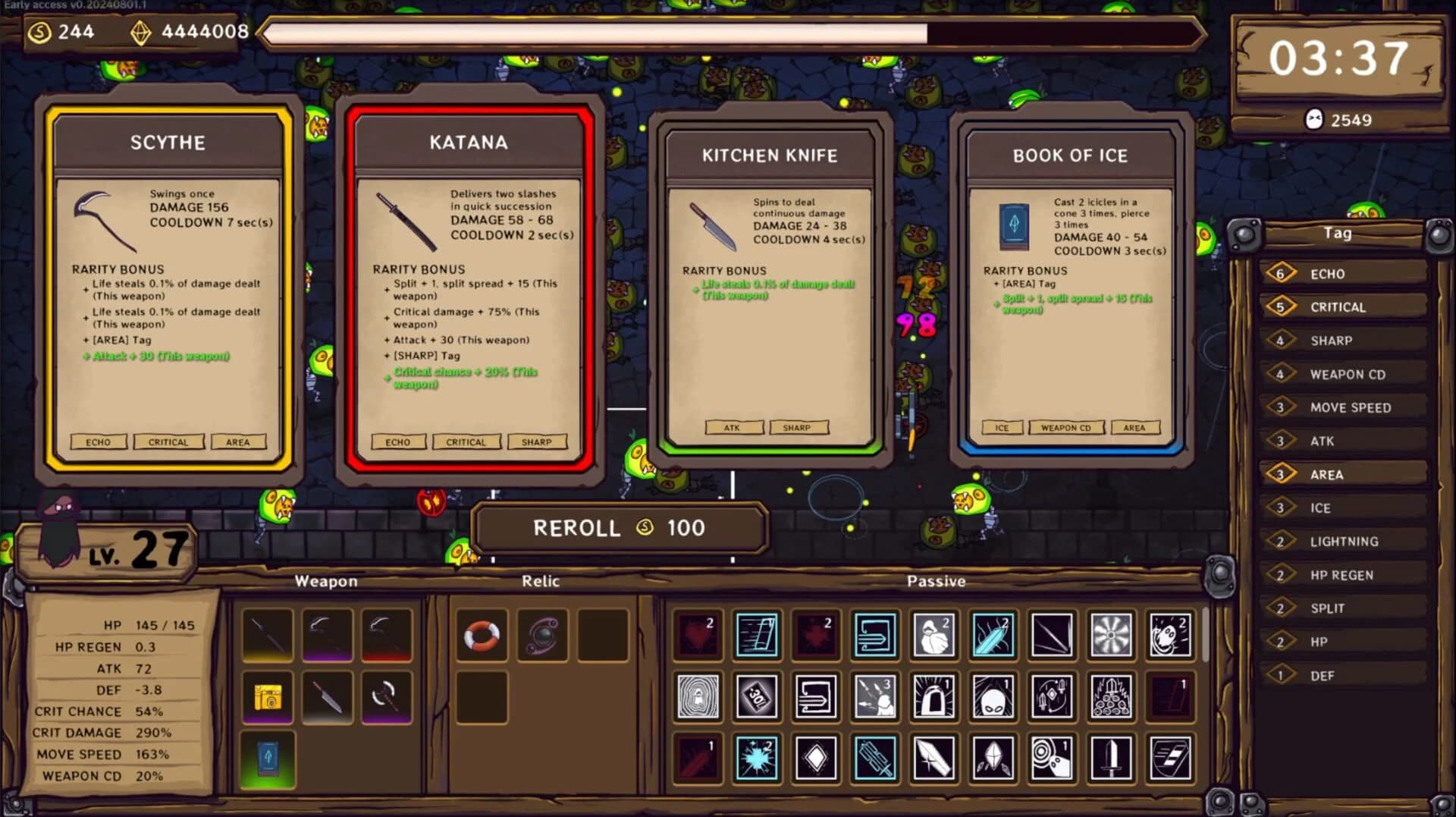Select the kitchen knife weapon inventory icon
The width and height of the screenshot is (1456, 817).
pos(328,698)
